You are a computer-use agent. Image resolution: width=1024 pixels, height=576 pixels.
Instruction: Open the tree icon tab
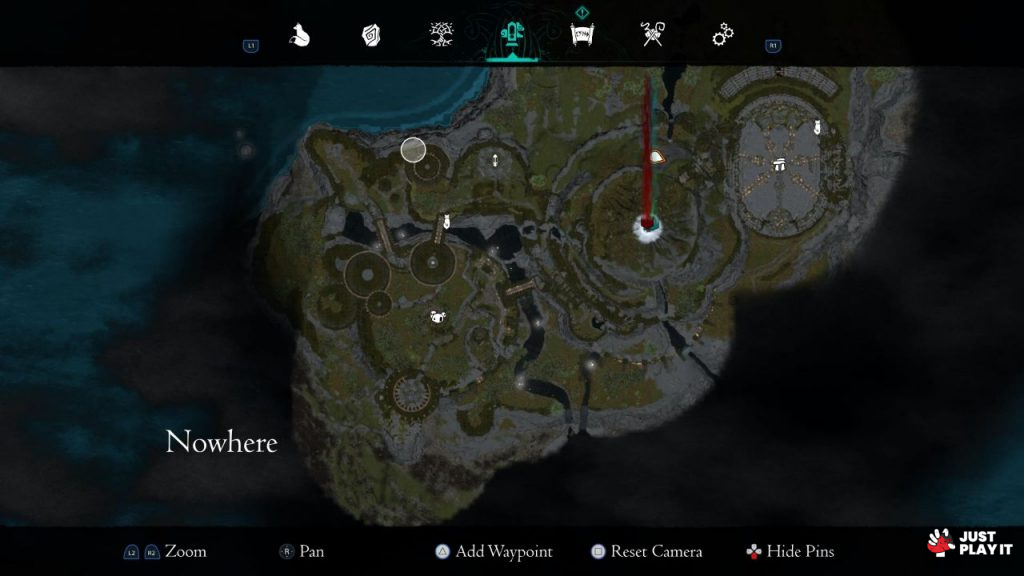(x=439, y=36)
